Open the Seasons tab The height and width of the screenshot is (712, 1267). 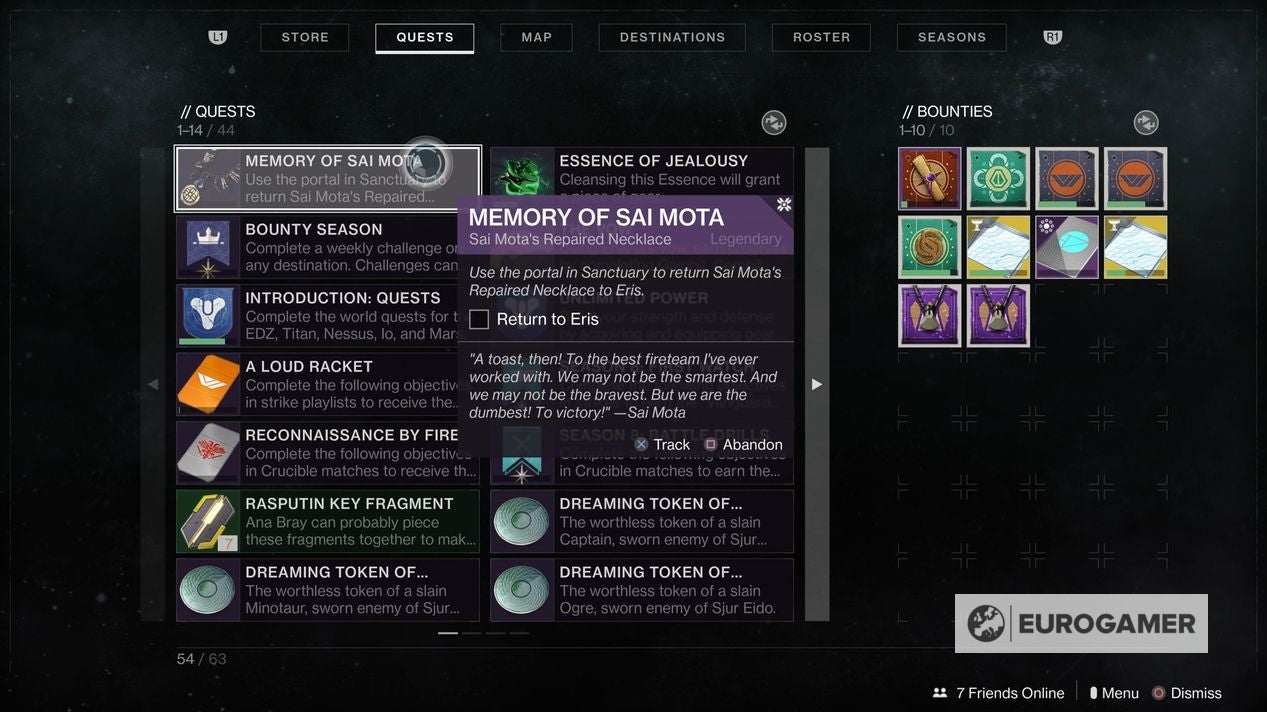click(952, 37)
